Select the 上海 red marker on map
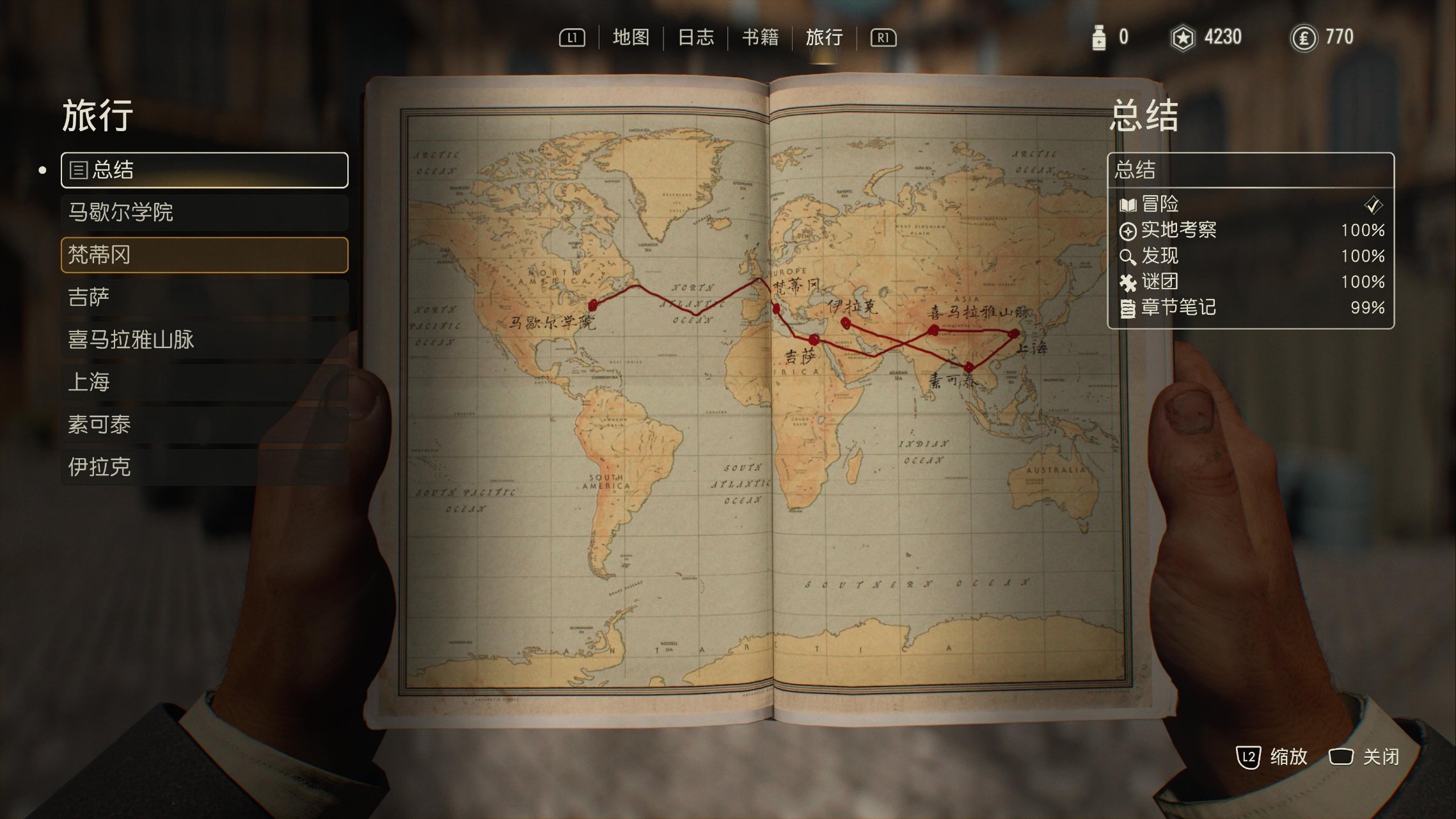This screenshot has width=1456, height=819. coord(1013,333)
